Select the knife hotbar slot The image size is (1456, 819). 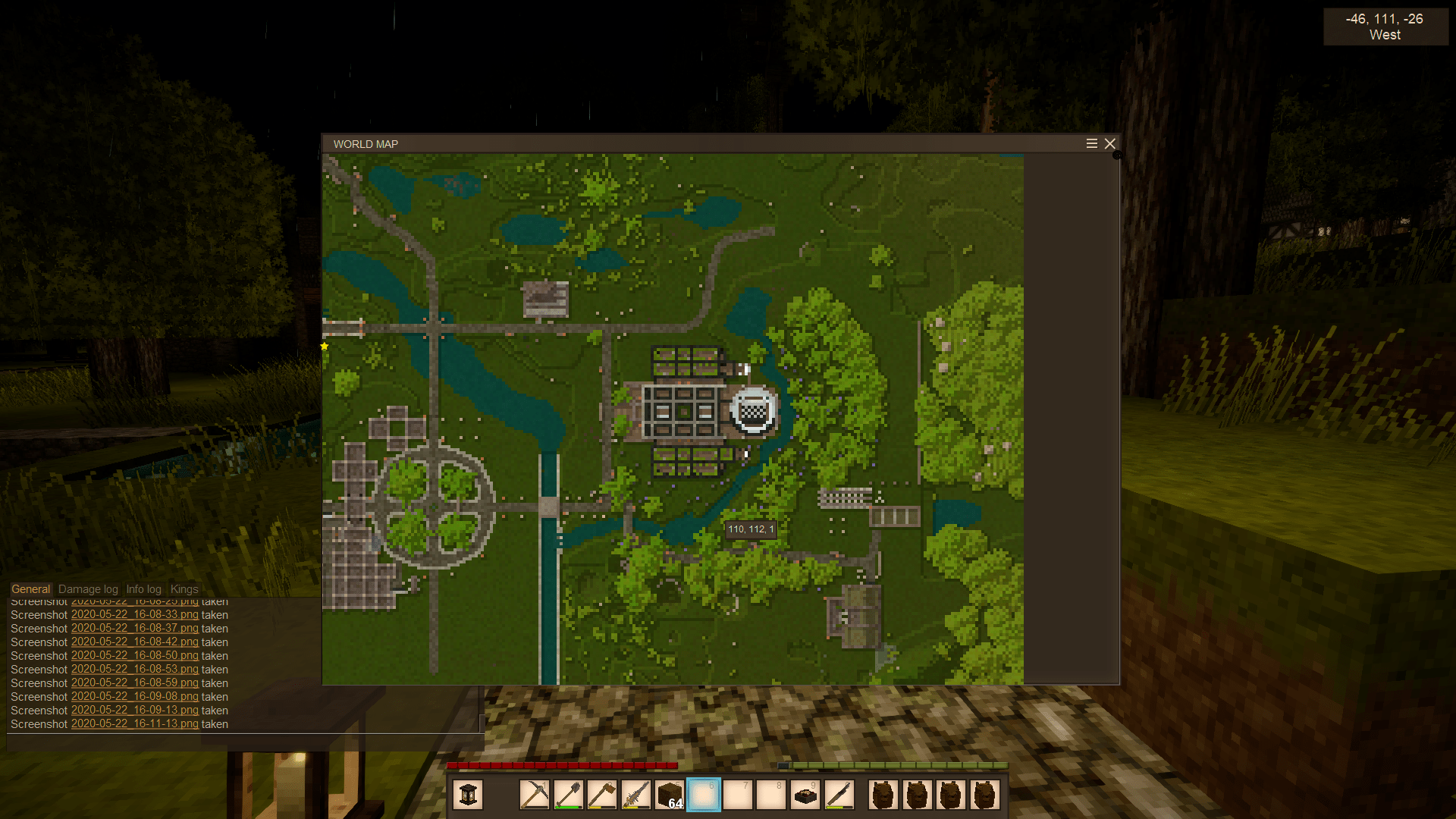839,795
